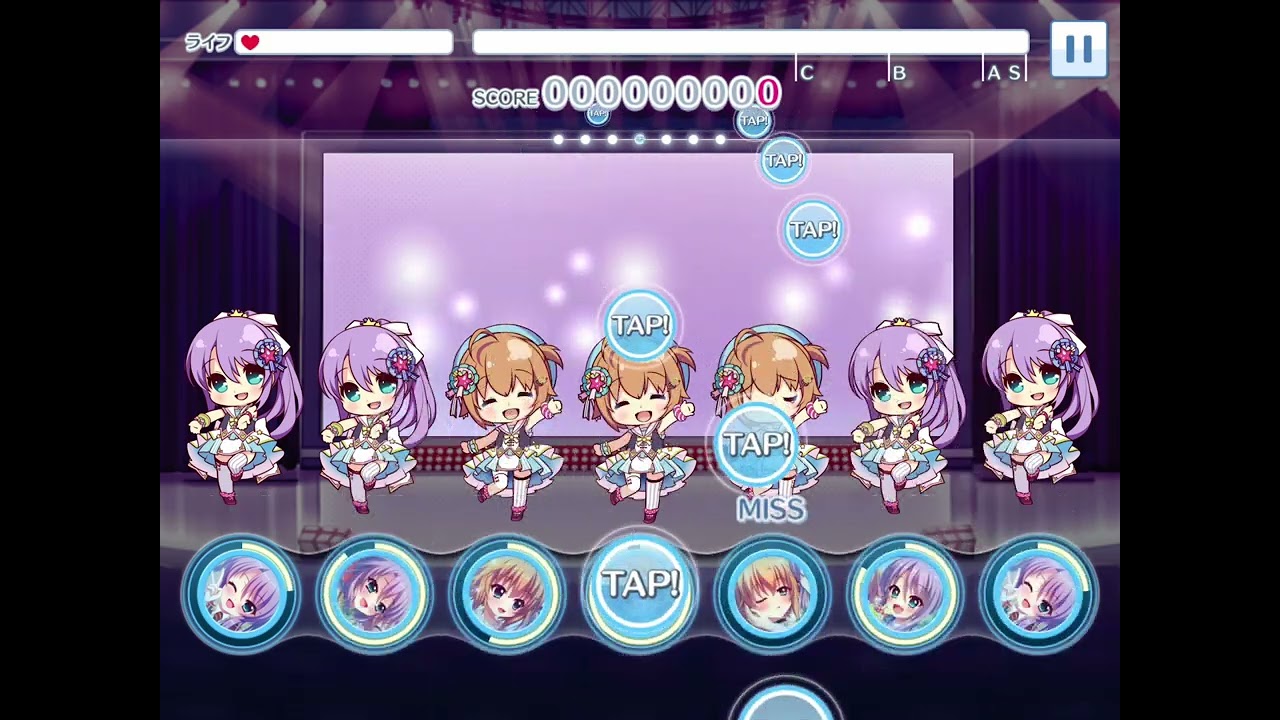
Task: Tap the orange-haired open-eyed girl lane button
Action: click(x=507, y=594)
